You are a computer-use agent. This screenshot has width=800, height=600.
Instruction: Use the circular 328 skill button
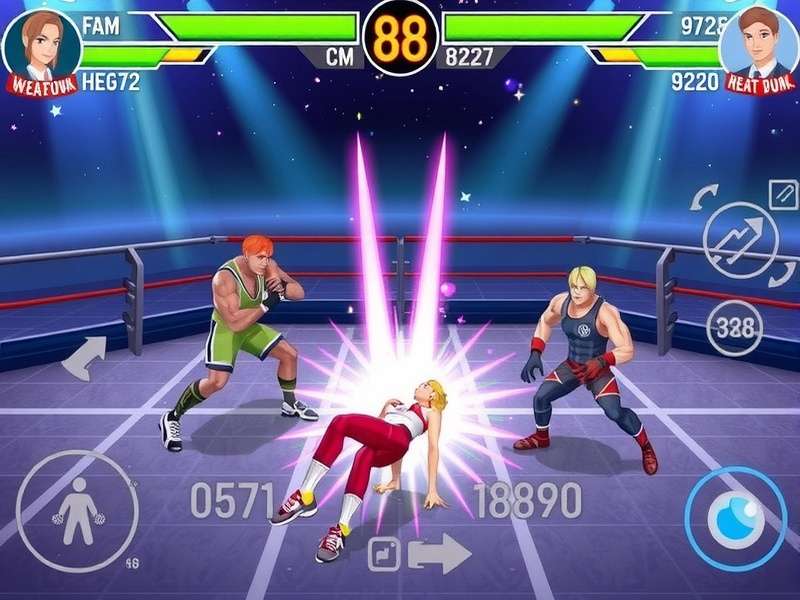[x=735, y=327]
